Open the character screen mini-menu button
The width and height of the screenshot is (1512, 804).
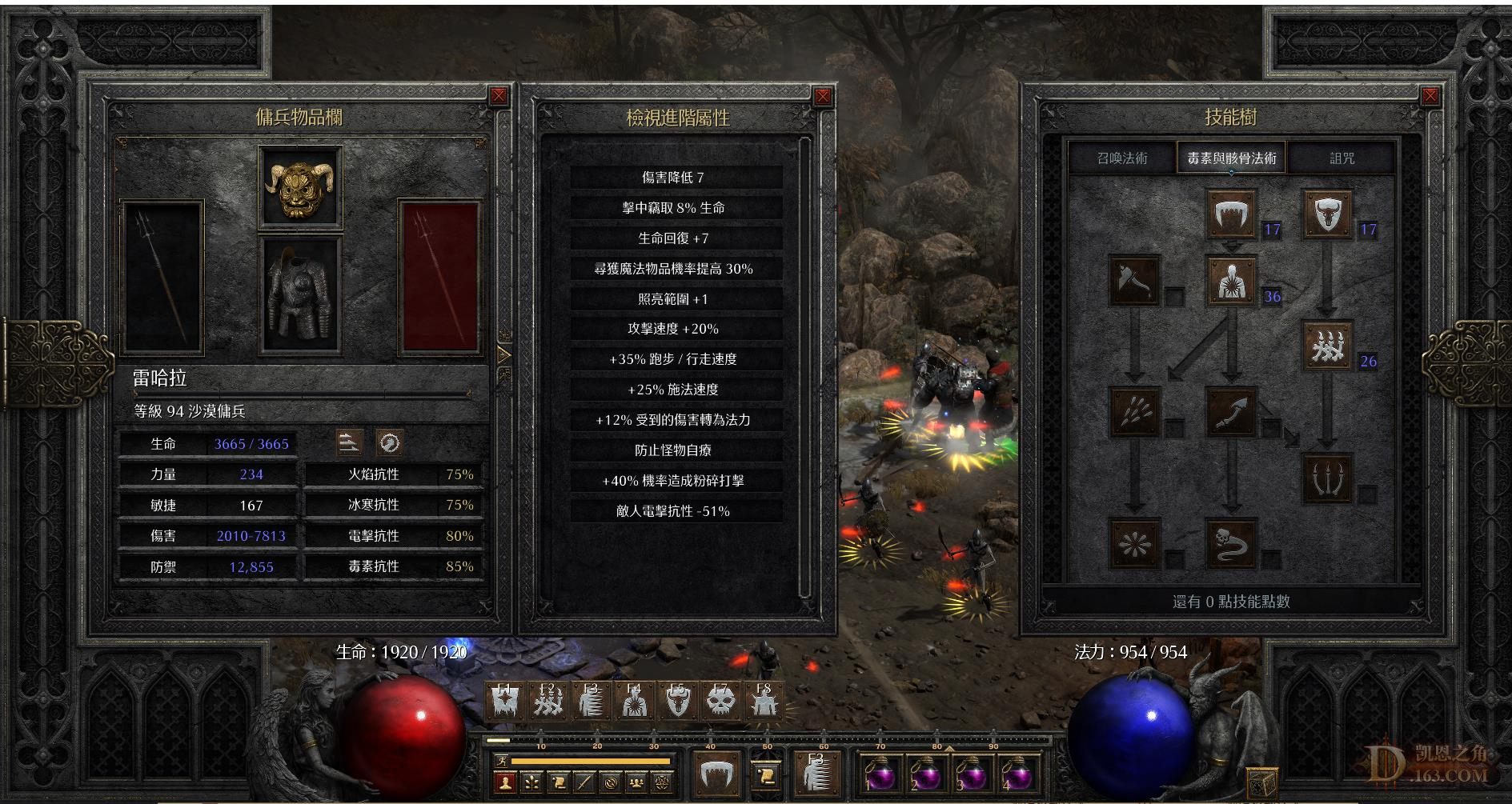point(504,782)
